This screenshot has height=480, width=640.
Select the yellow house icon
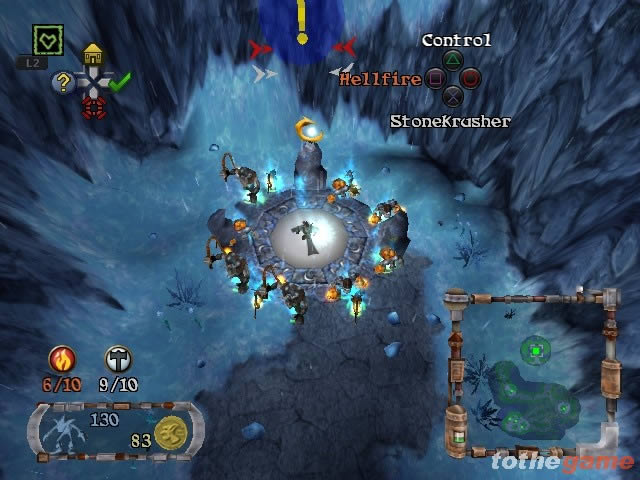93,55
